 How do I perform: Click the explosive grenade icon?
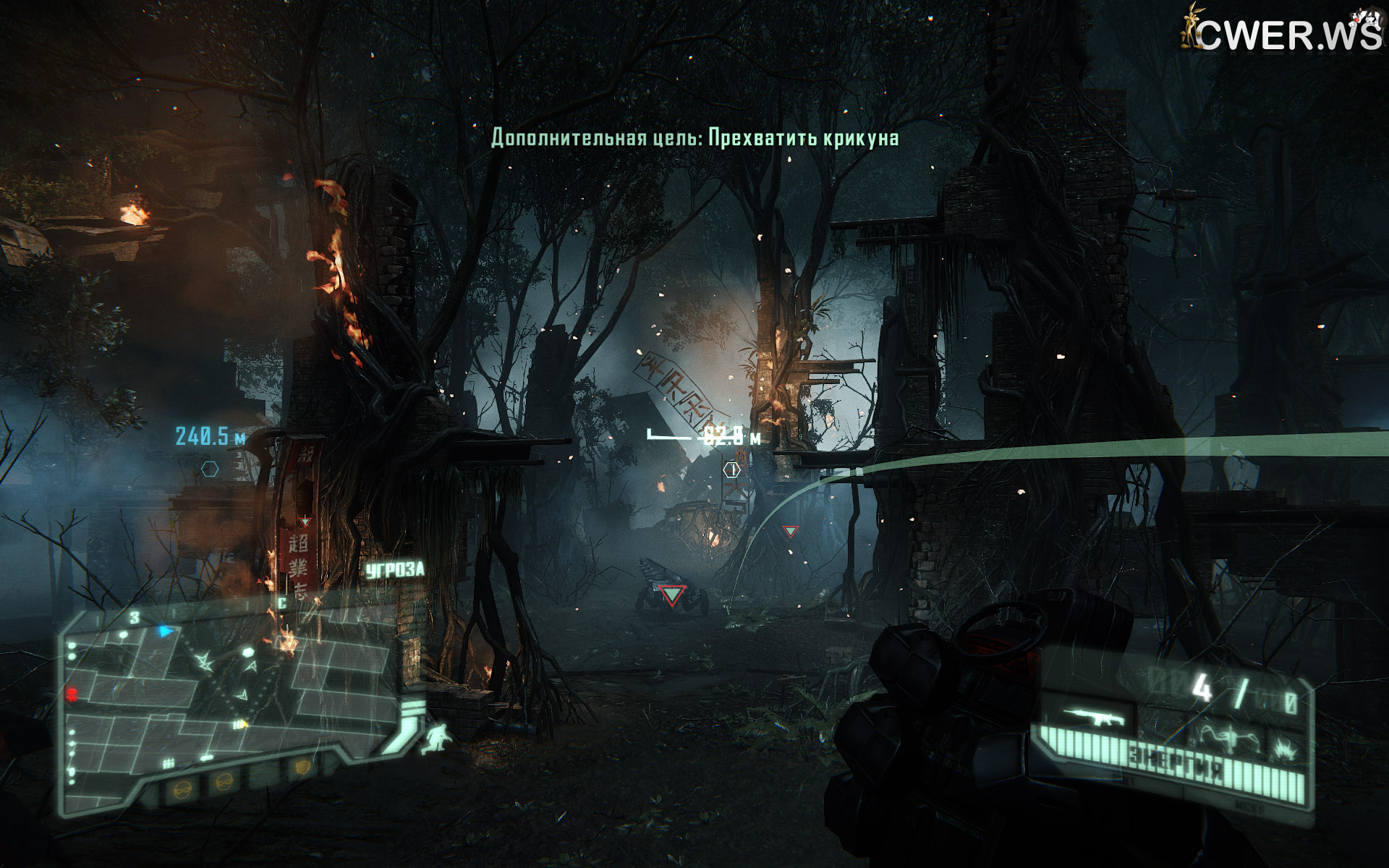pyautogui.click(x=1285, y=745)
